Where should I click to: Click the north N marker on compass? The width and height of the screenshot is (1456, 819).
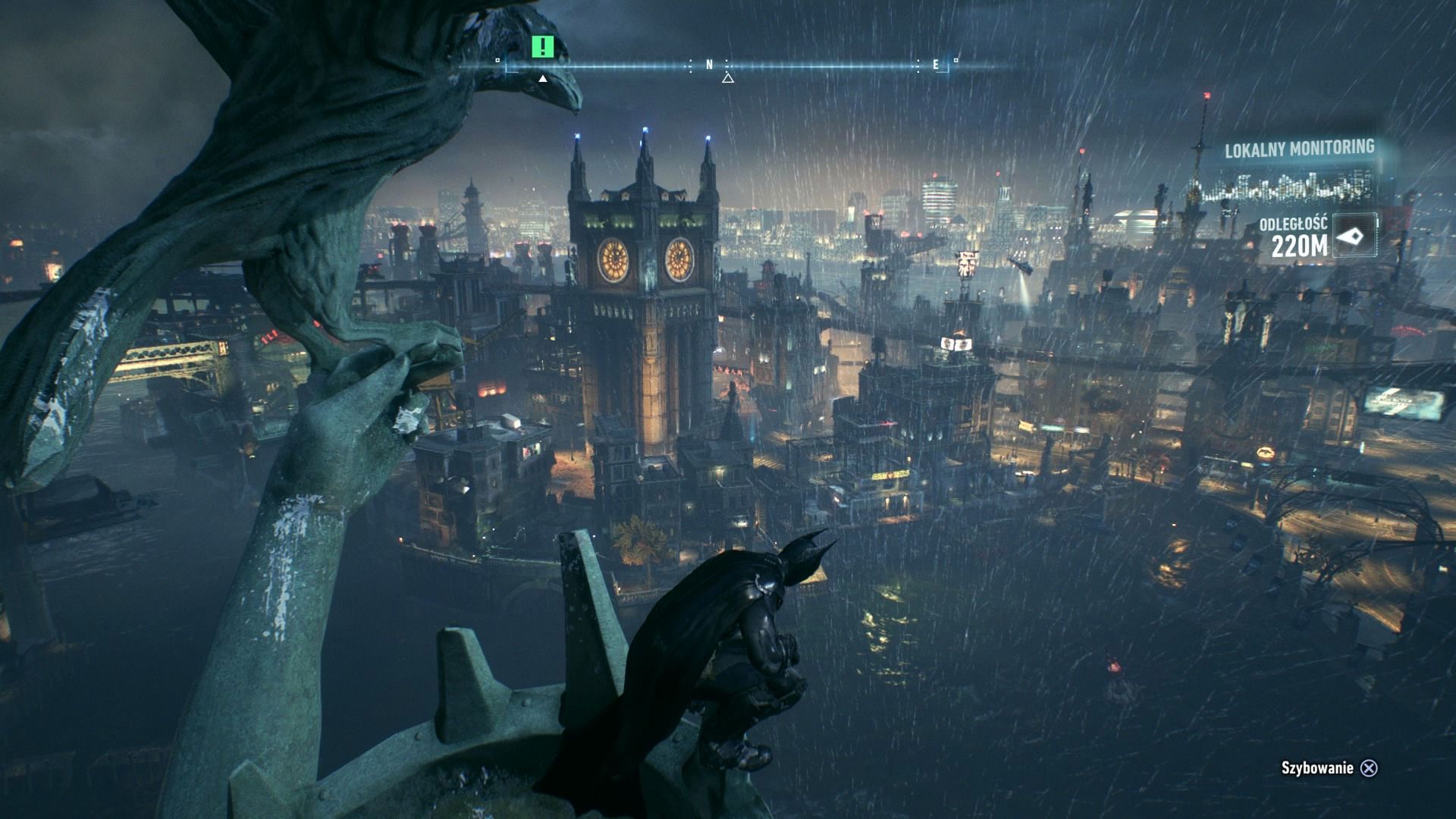tap(710, 65)
